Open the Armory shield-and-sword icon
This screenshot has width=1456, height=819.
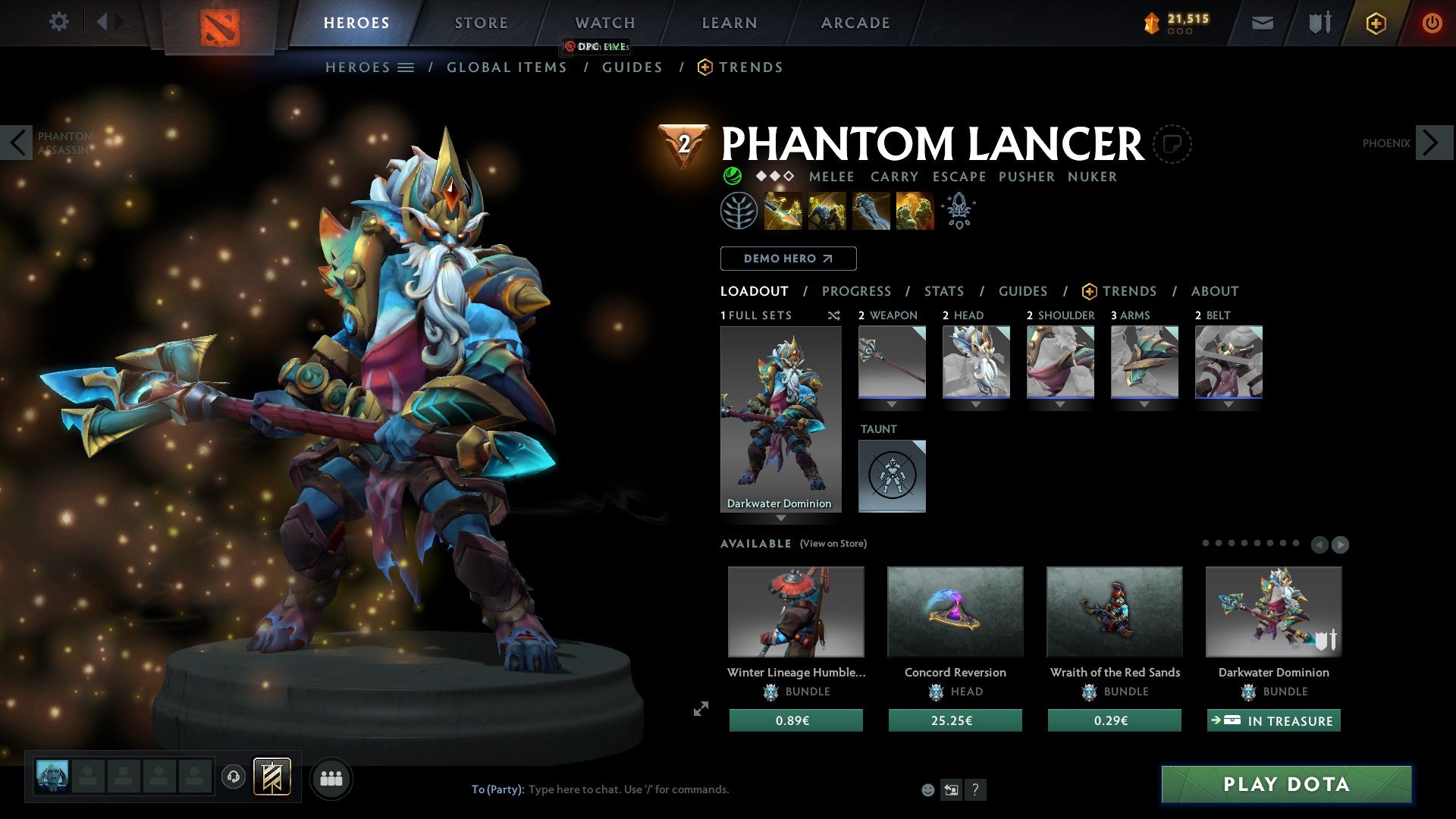[x=1318, y=23]
